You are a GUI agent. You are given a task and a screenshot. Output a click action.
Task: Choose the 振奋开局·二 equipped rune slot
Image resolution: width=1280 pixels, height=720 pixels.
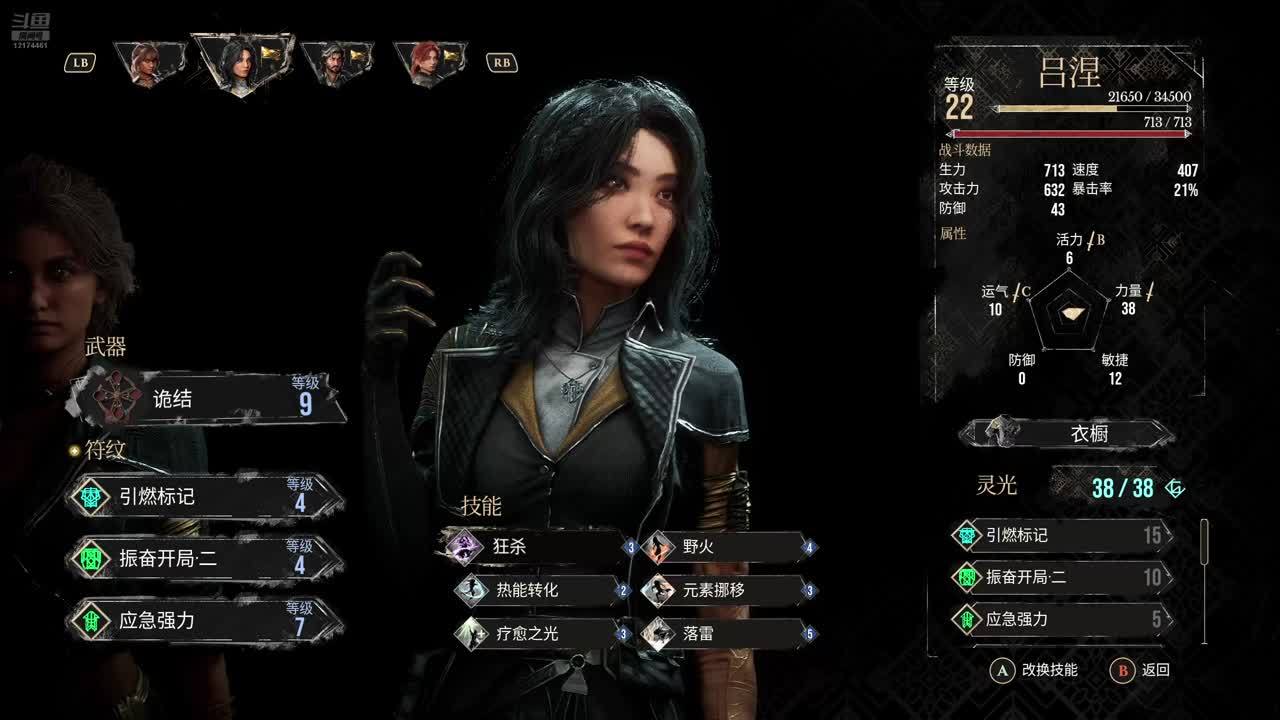click(207, 558)
